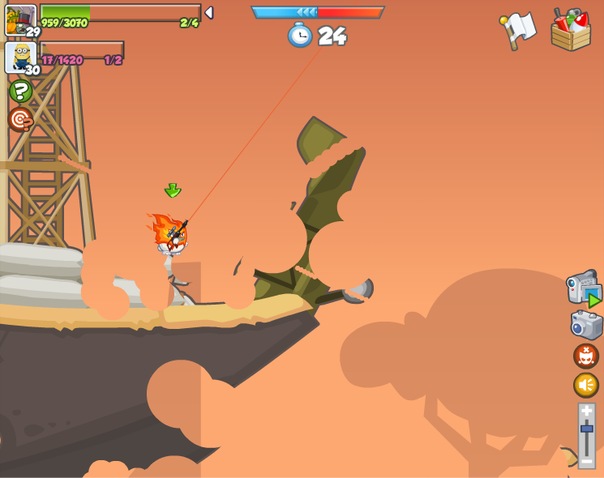Collapse the team panel with the white arrow

[x=209, y=13]
